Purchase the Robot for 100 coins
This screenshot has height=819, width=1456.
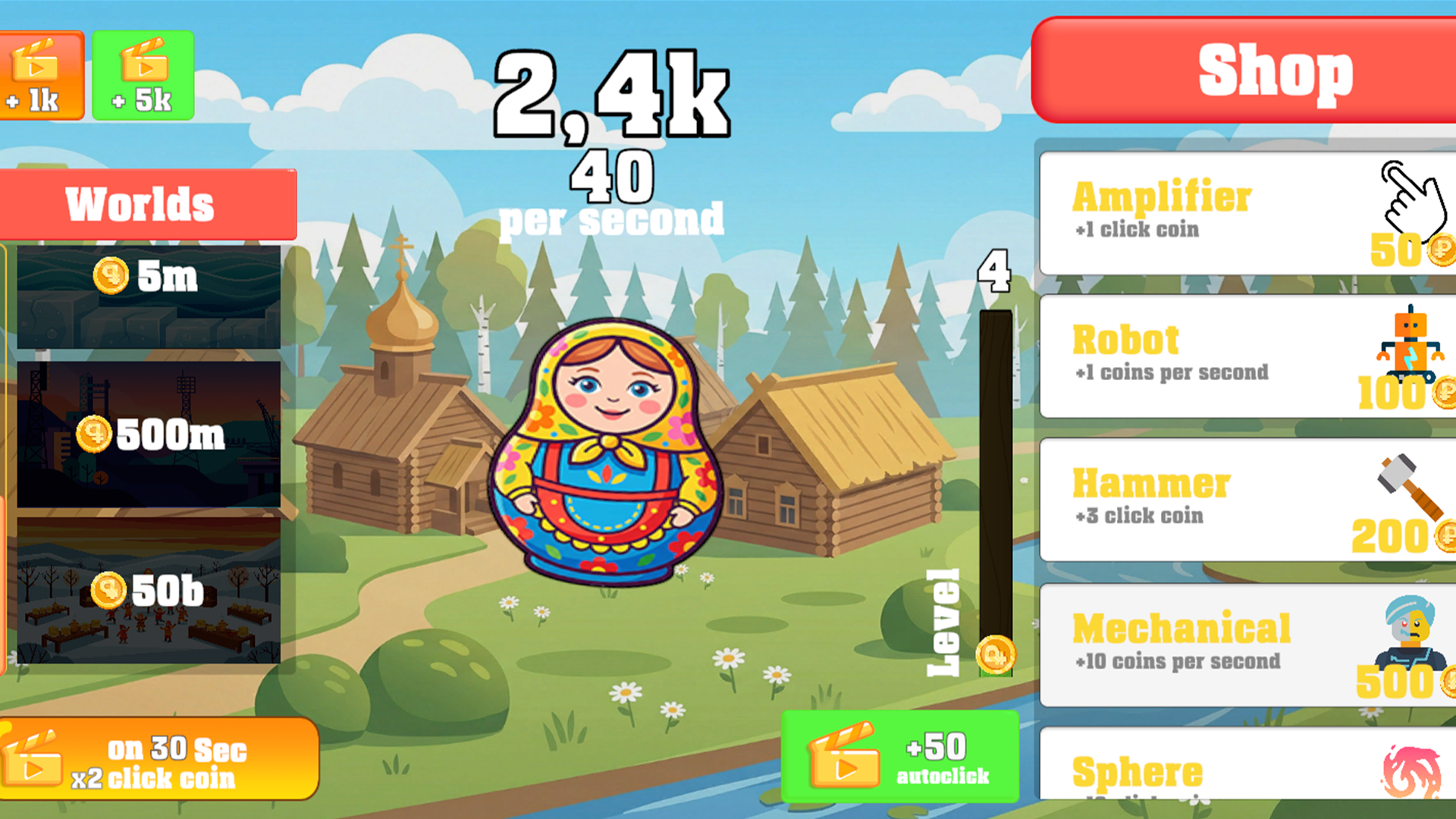tap(1244, 355)
